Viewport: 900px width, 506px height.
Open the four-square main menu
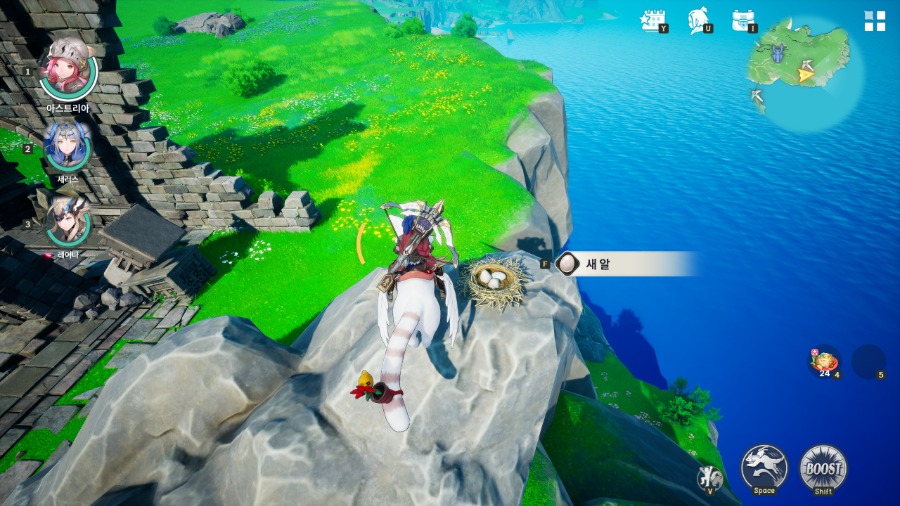875,21
